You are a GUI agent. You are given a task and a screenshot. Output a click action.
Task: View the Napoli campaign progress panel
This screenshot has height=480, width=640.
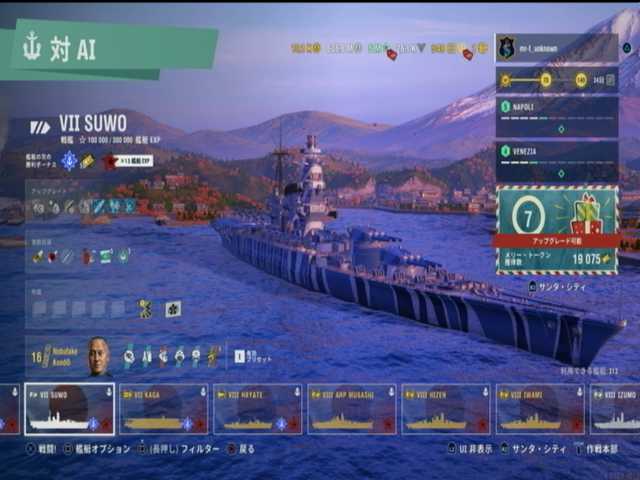tap(556, 116)
